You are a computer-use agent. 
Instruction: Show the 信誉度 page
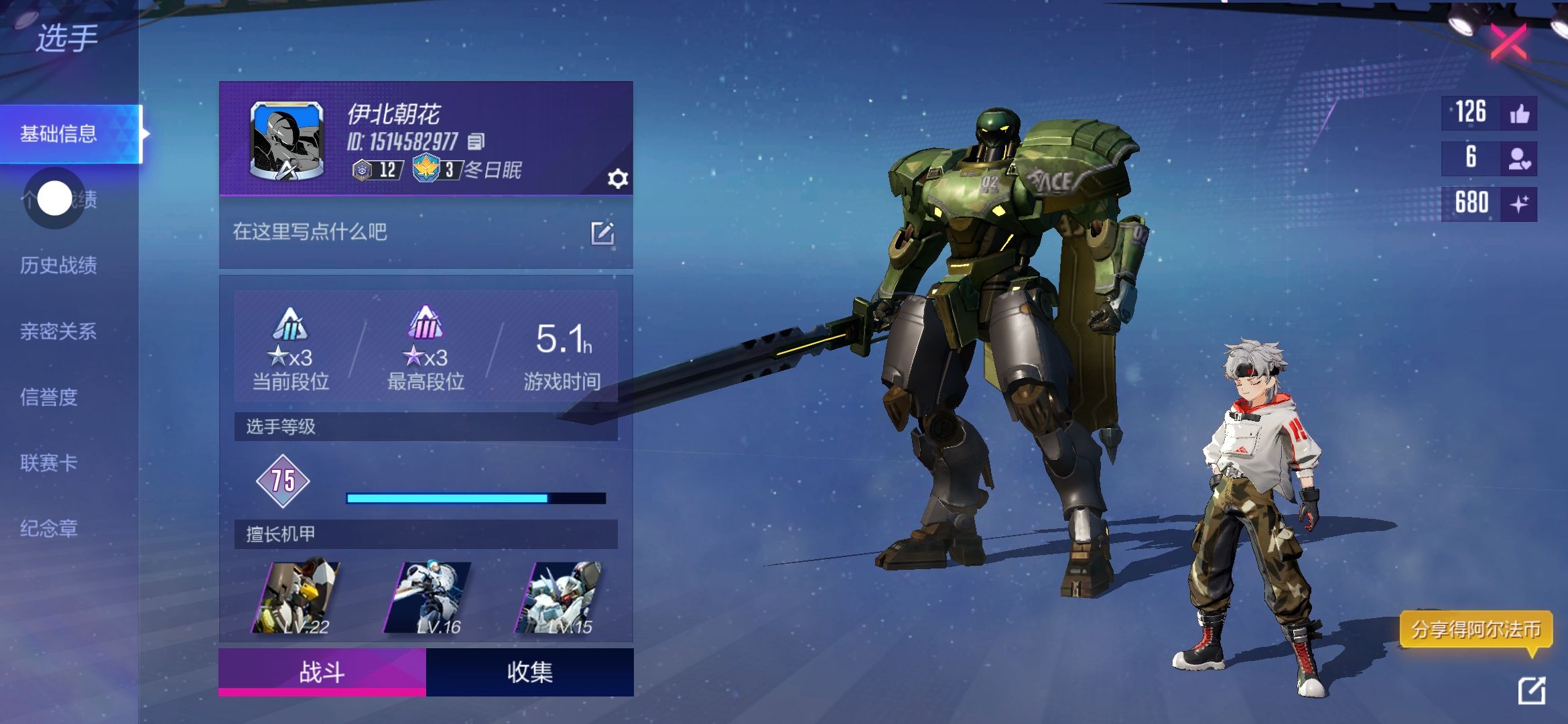(x=49, y=397)
